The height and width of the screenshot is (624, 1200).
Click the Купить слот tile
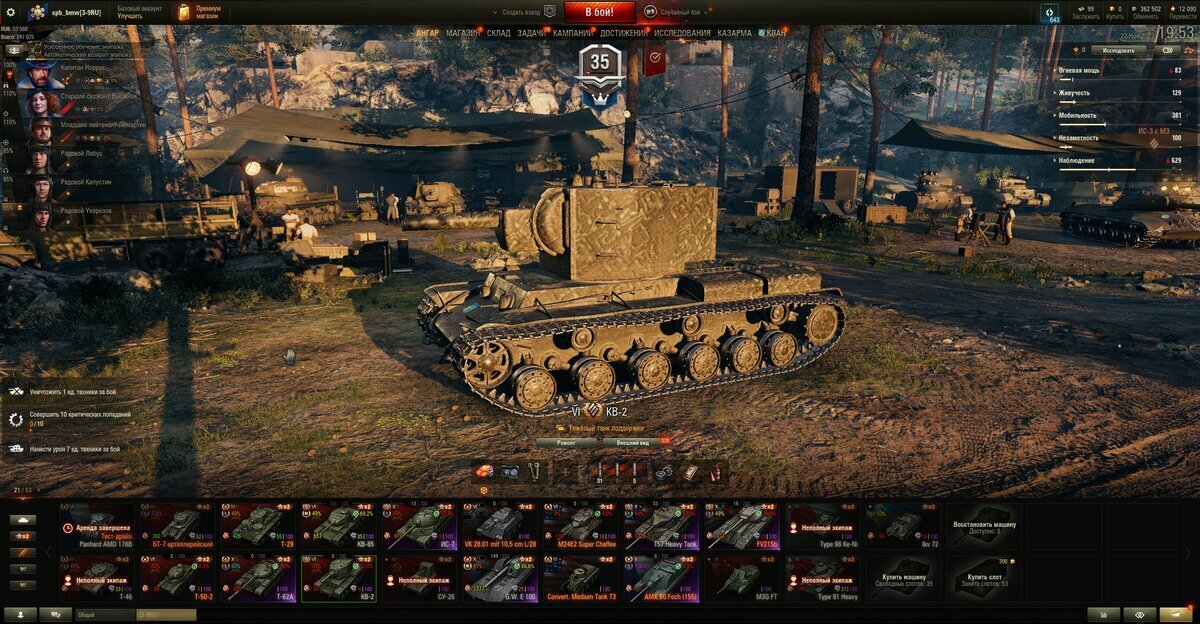point(985,579)
